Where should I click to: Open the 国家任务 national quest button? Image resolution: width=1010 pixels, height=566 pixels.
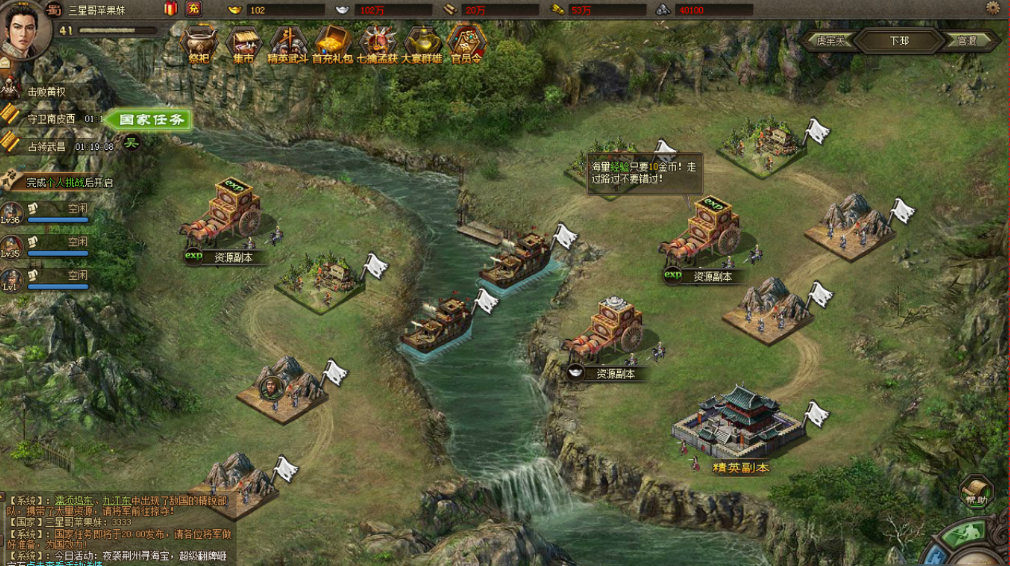(149, 120)
